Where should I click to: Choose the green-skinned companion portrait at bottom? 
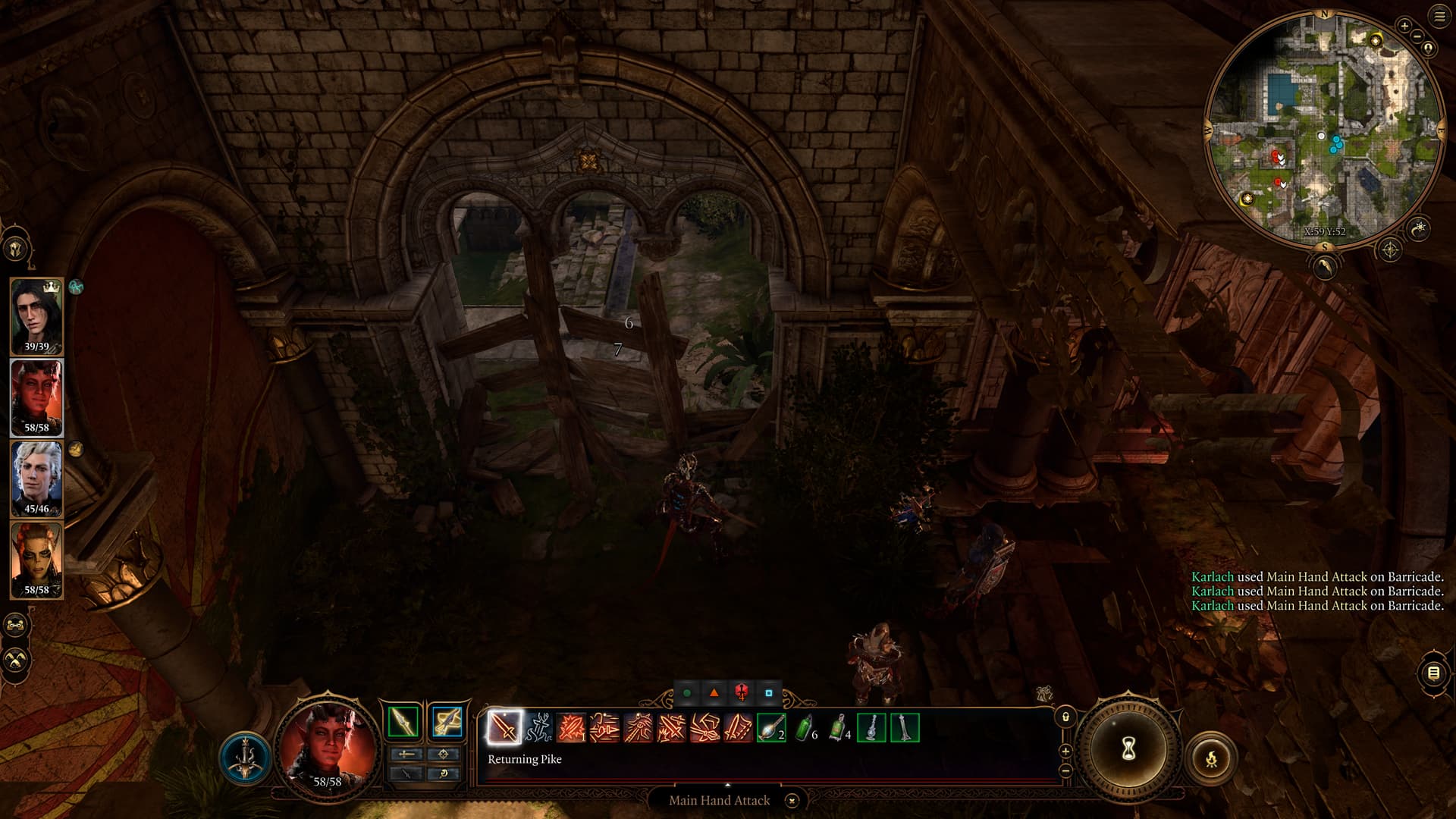point(36,560)
